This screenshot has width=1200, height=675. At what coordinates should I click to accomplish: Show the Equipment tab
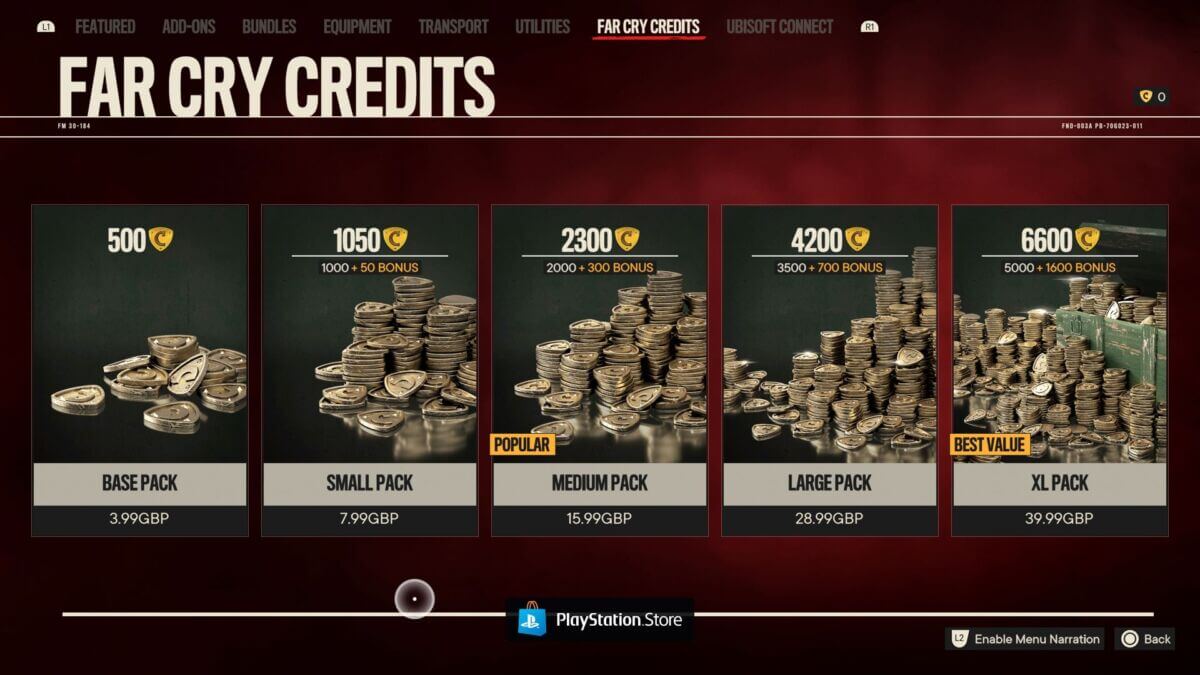pos(358,27)
